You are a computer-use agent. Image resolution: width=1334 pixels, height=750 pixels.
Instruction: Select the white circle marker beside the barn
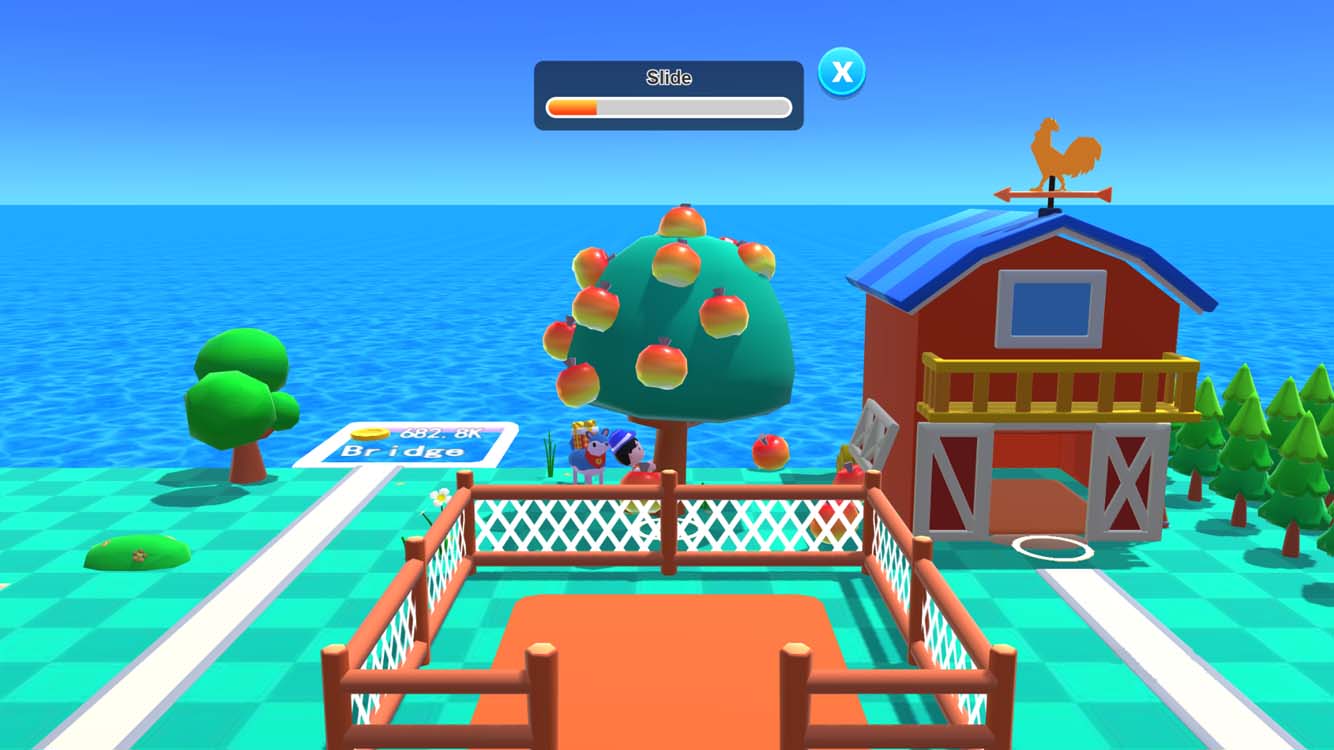point(1050,548)
